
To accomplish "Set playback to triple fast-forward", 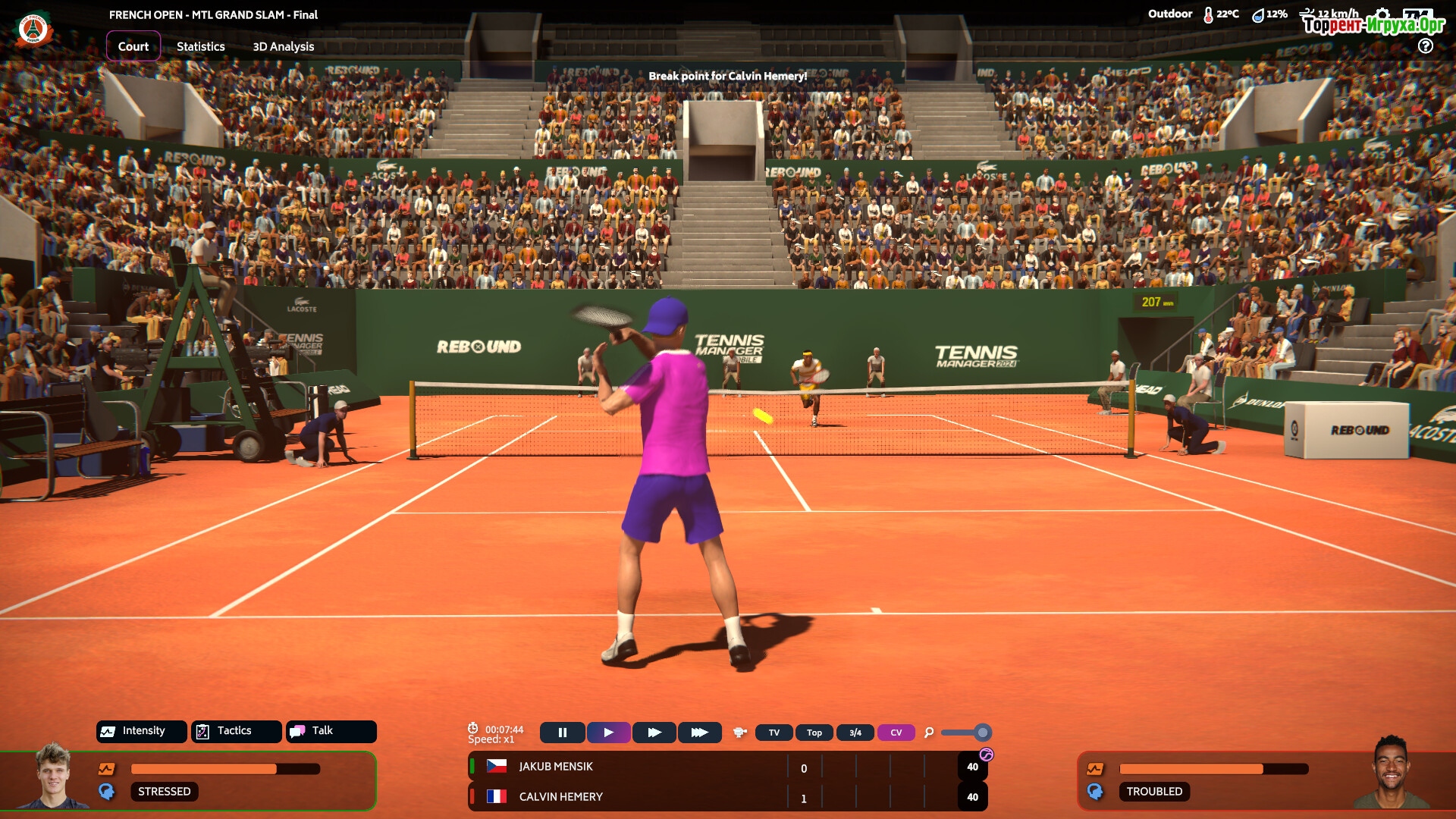I will click(699, 733).
